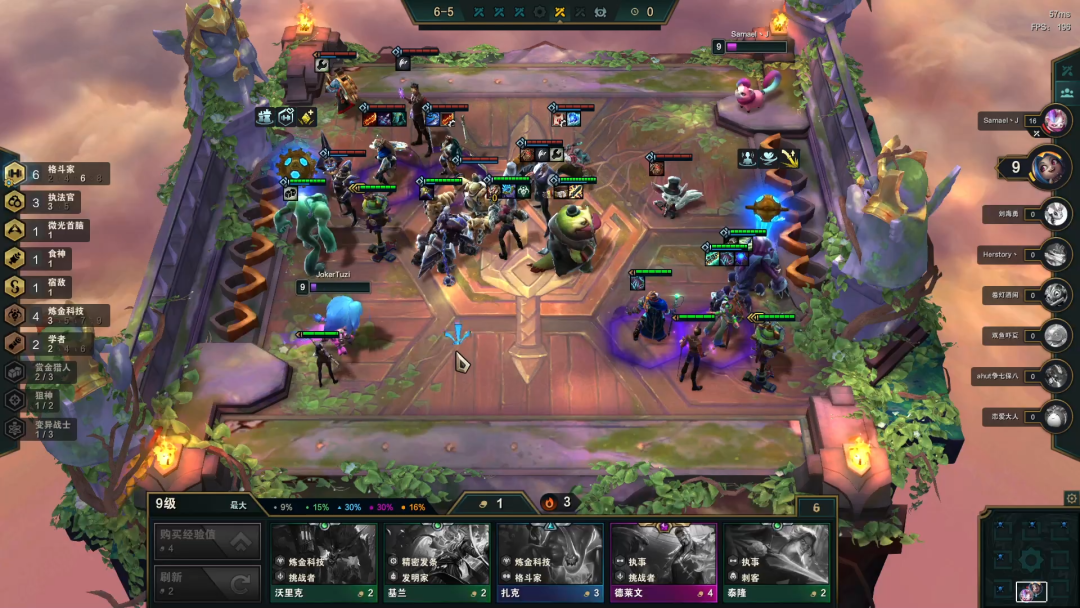Refresh the shop with 刷新
The height and width of the screenshot is (608, 1080).
coord(207,582)
